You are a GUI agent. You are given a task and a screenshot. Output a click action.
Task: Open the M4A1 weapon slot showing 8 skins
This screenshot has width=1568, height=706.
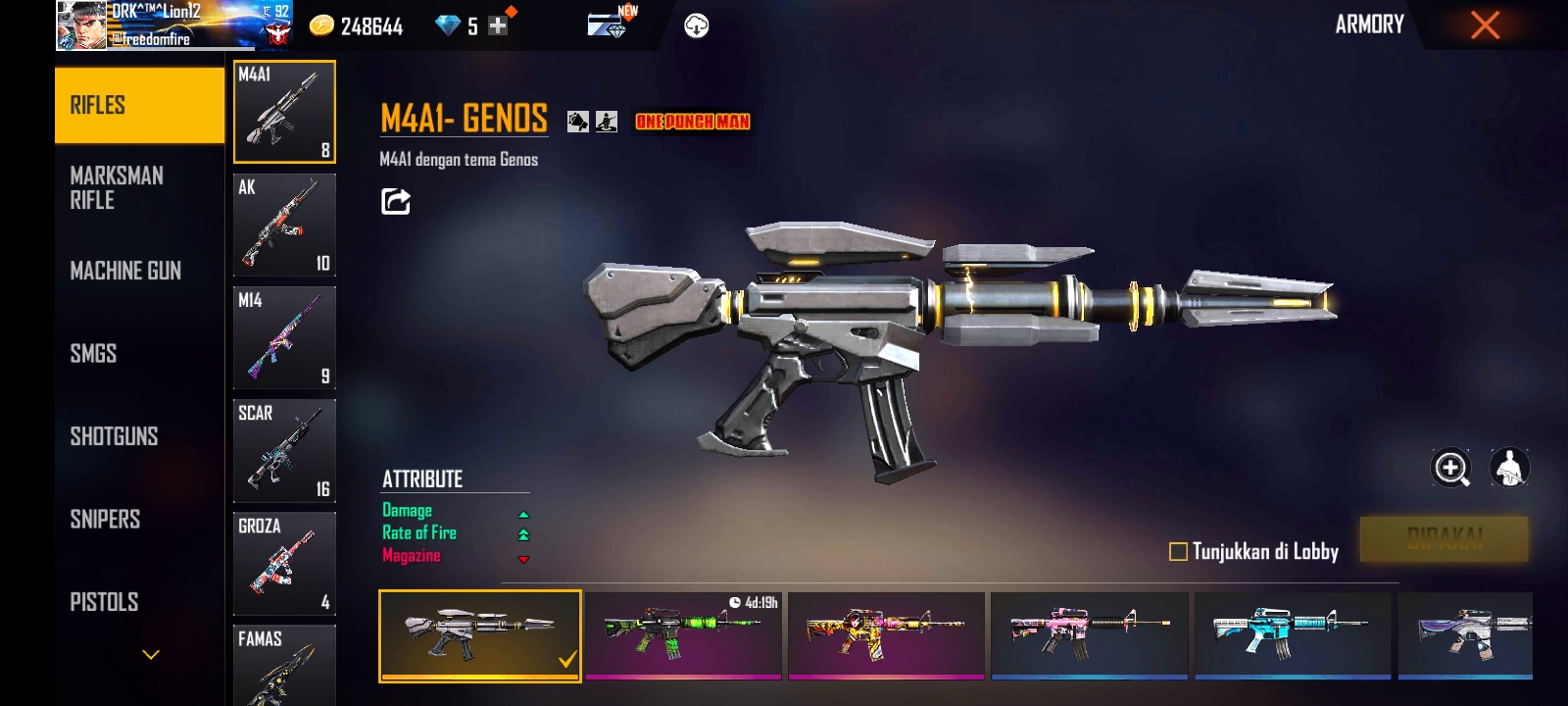tap(284, 111)
